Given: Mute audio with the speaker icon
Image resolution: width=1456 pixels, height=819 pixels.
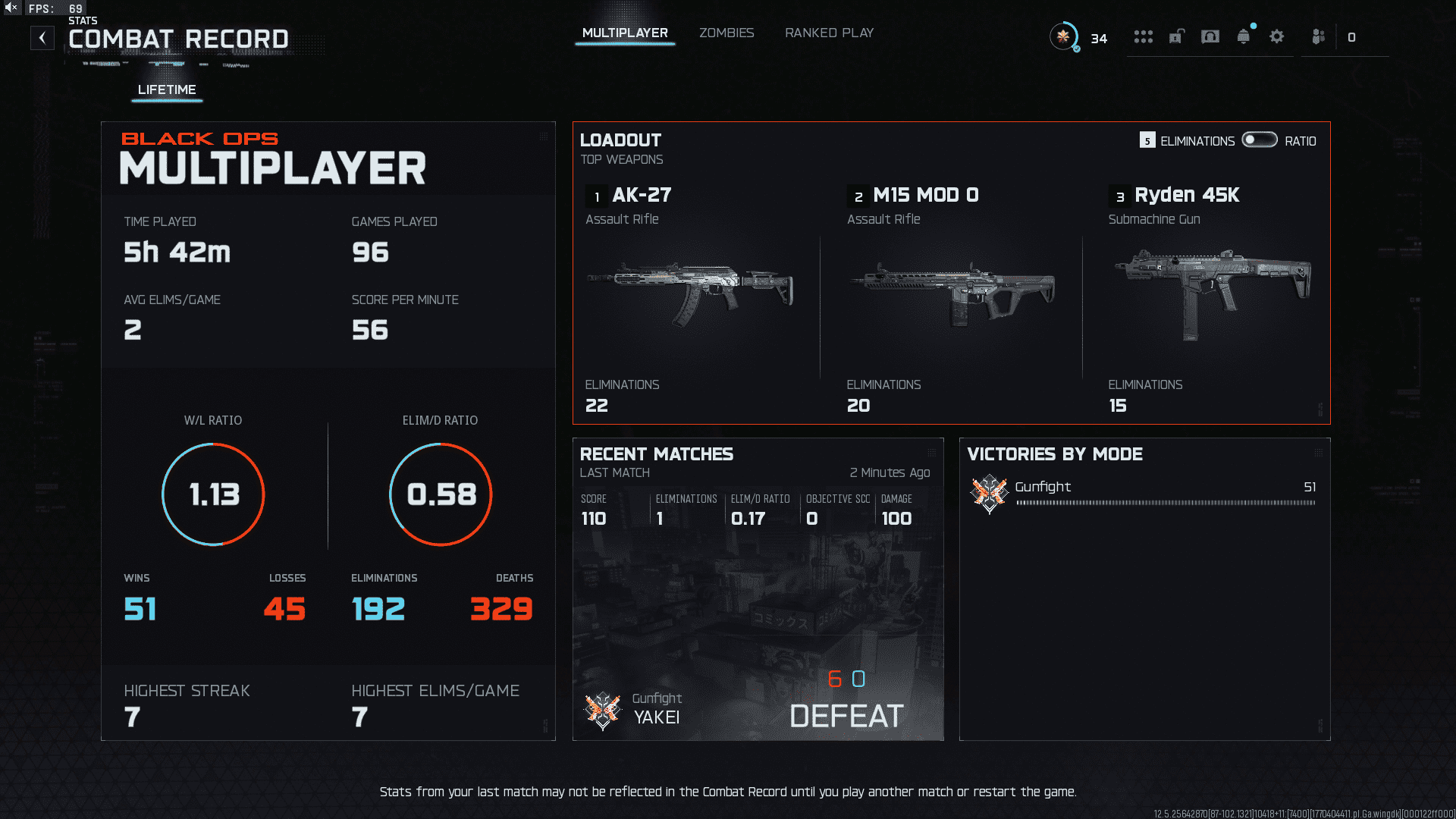Looking at the screenshot, I should 11,8.
